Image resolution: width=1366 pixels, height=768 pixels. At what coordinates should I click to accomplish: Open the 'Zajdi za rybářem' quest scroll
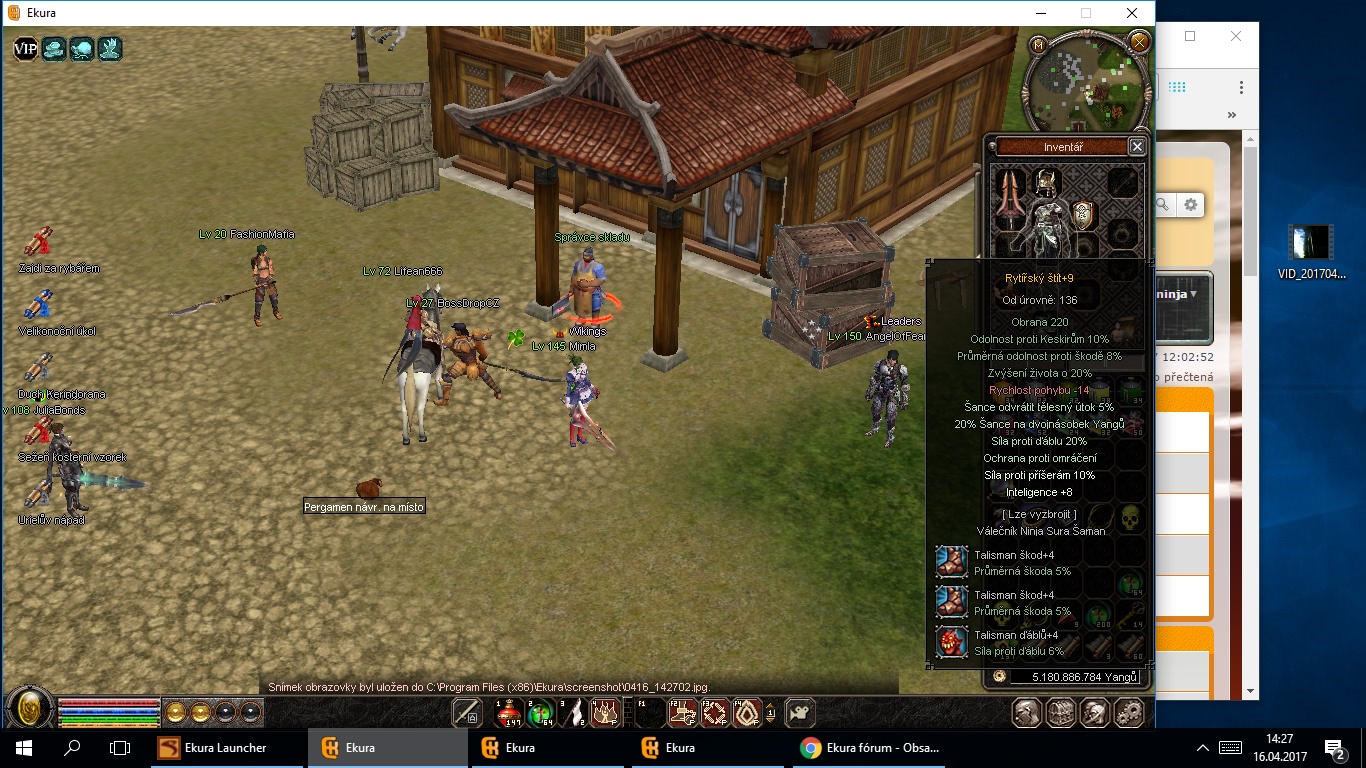click(38, 243)
